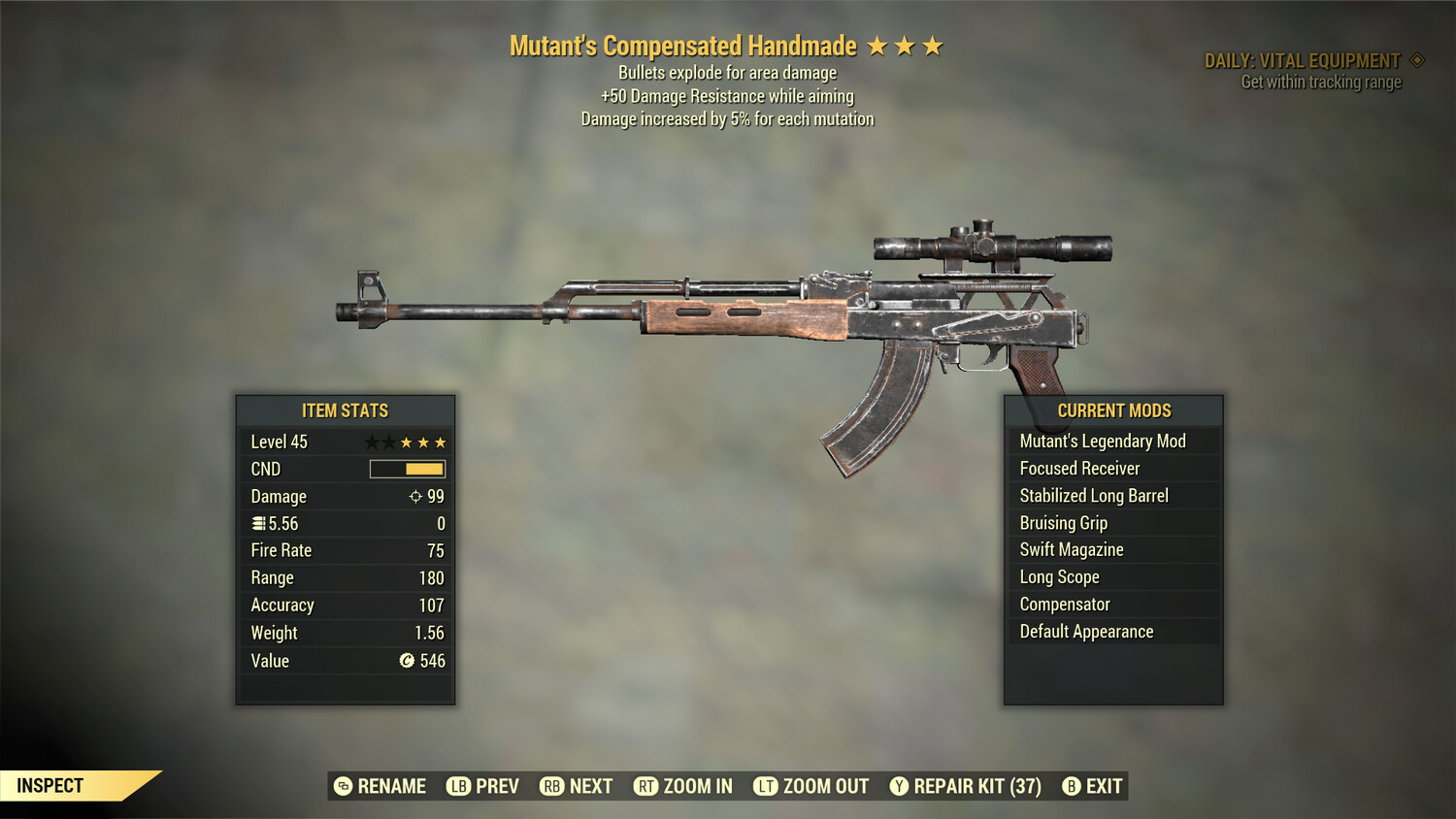Choose the Rename action
The width and height of the screenshot is (1456, 819).
click(x=381, y=786)
